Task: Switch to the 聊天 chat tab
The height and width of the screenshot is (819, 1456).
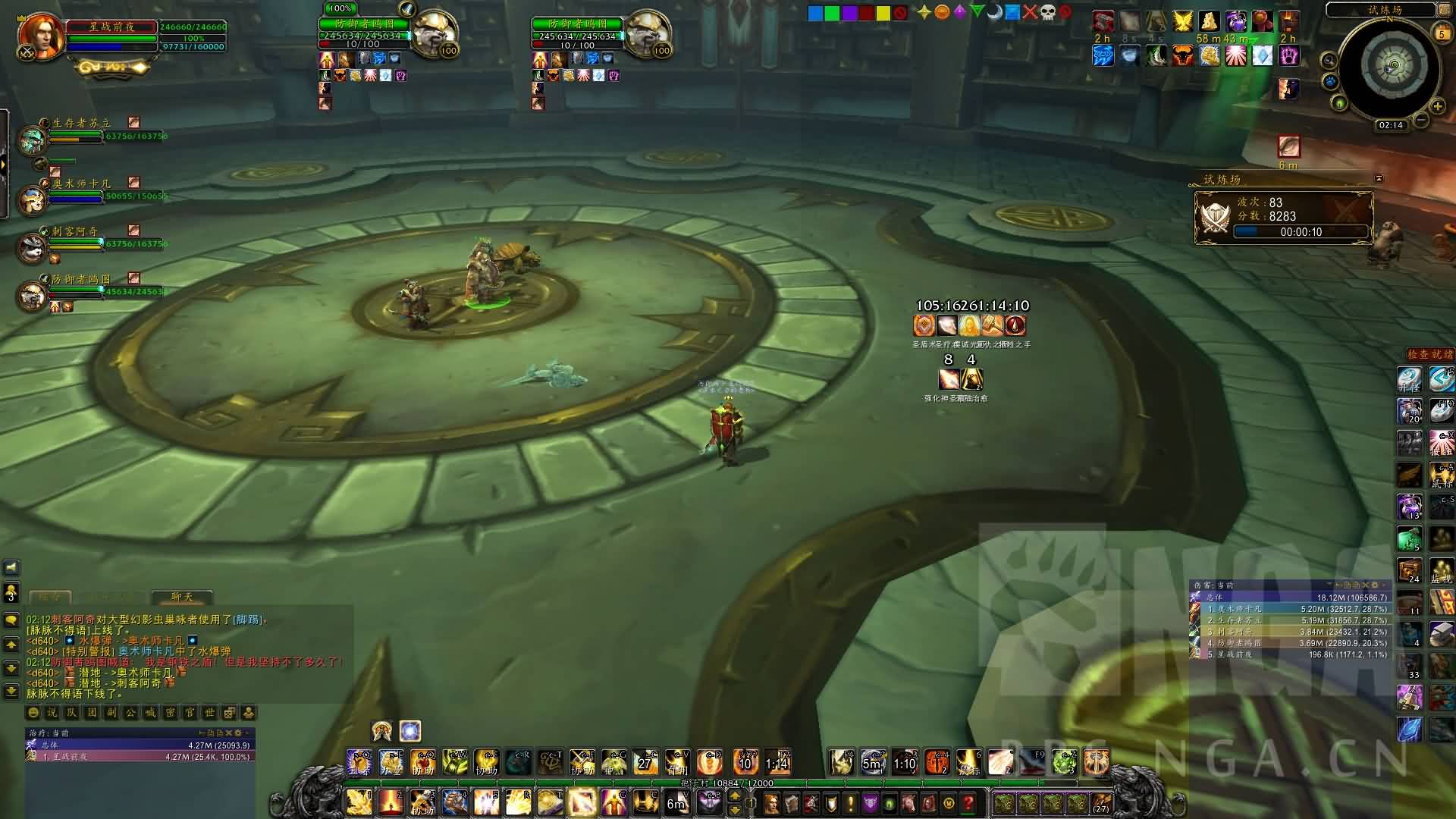Action: pyautogui.click(x=182, y=597)
